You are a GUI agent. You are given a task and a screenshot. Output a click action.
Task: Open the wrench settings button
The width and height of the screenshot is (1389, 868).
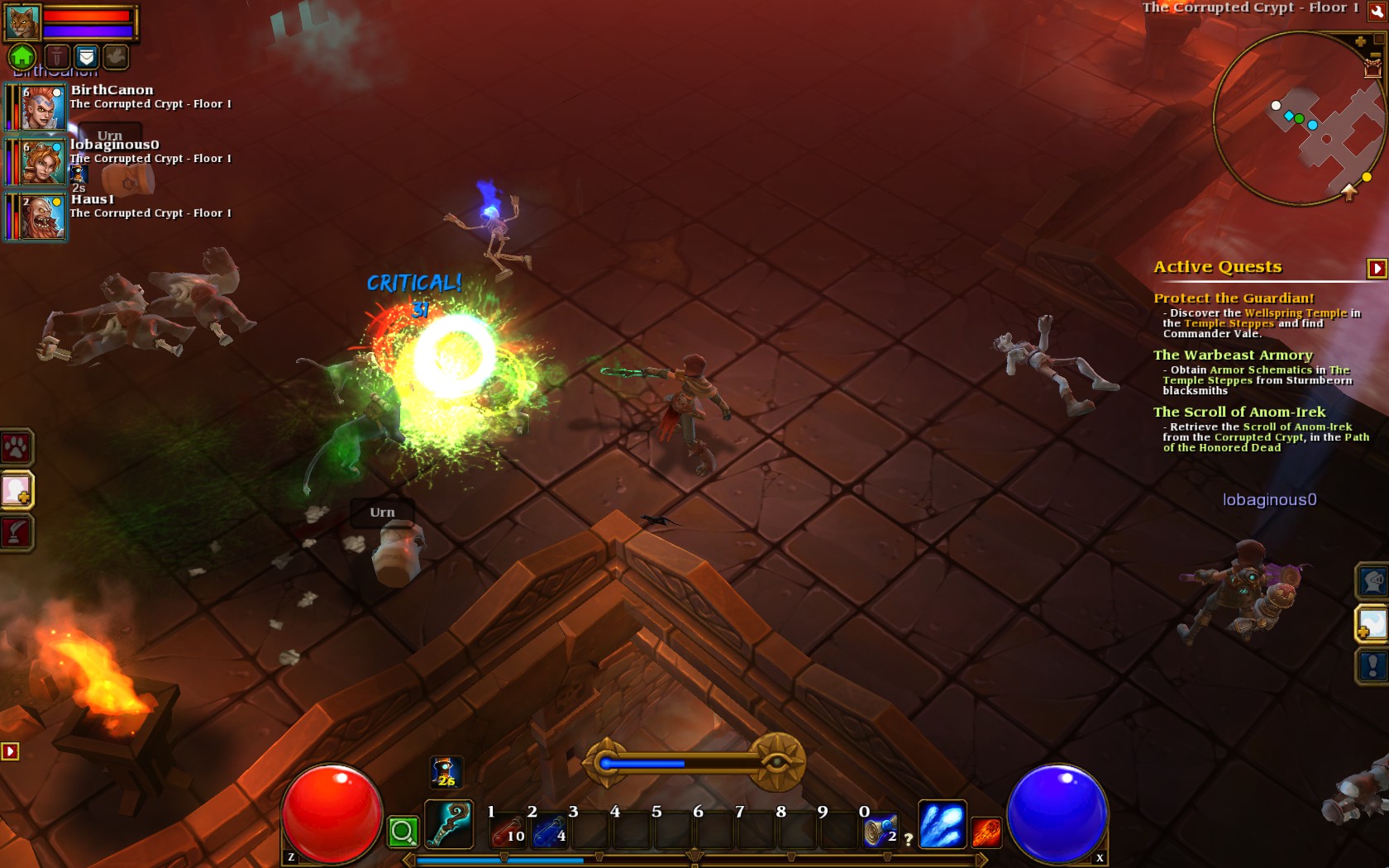[1377, 11]
